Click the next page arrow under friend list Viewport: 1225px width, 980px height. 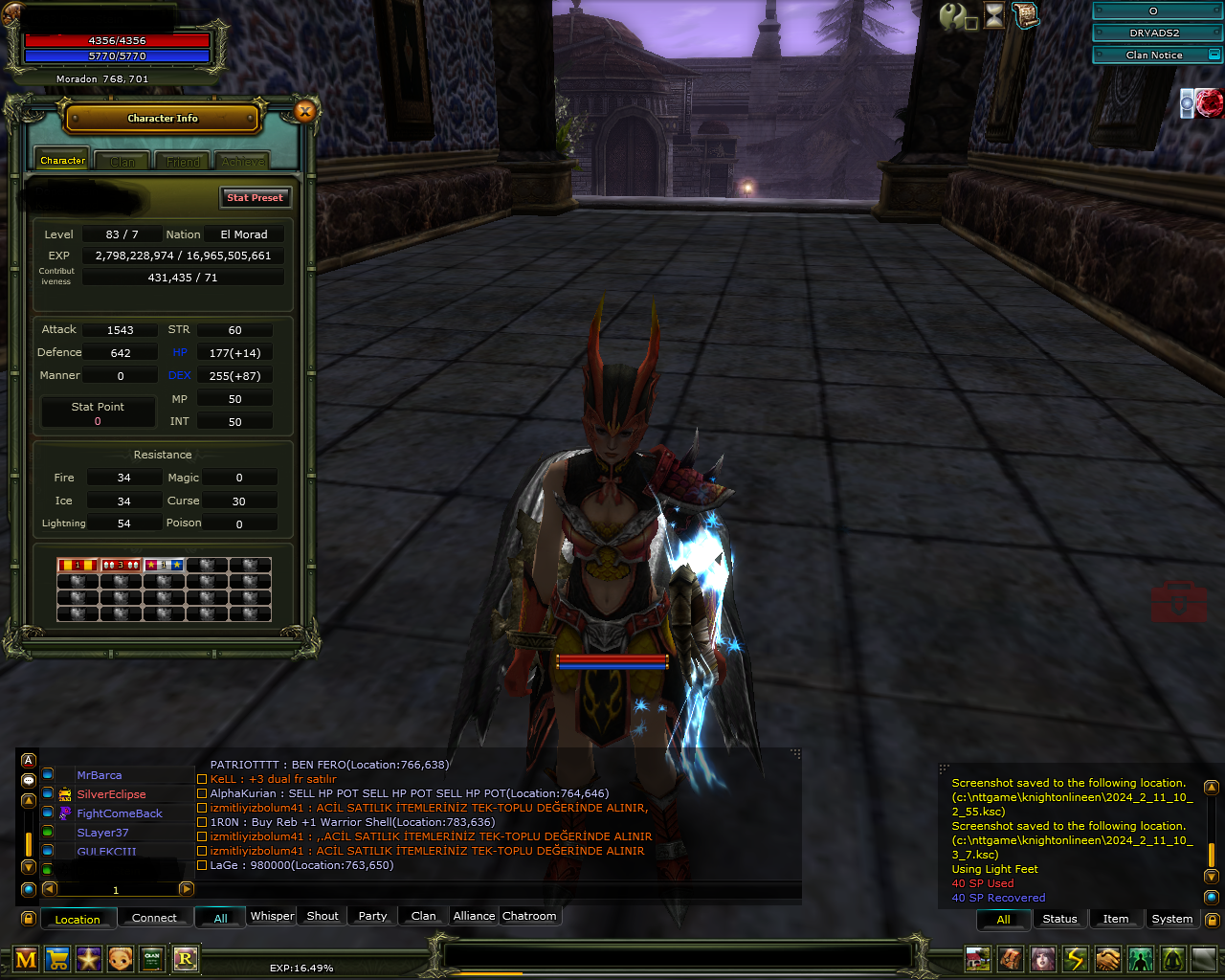[x=187, y=889]
